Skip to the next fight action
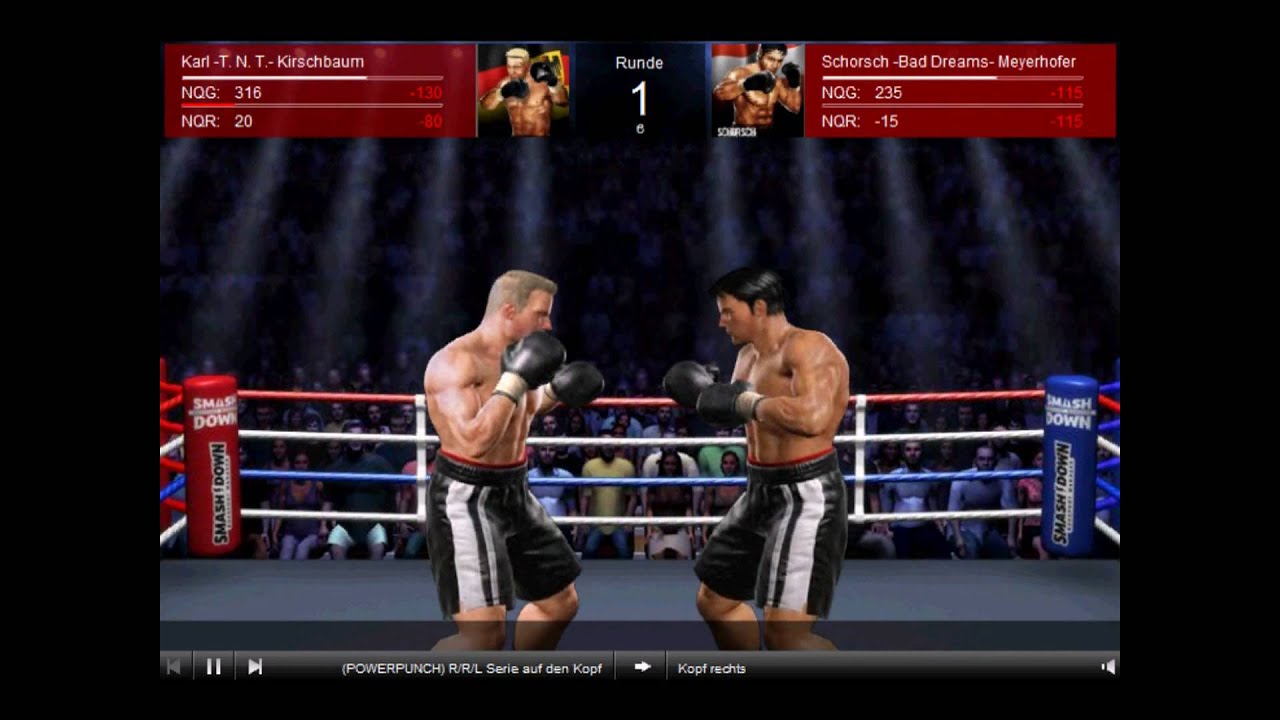Image resolution: width=1280 pixels, height=720 pixels. (x=255, y=667)
